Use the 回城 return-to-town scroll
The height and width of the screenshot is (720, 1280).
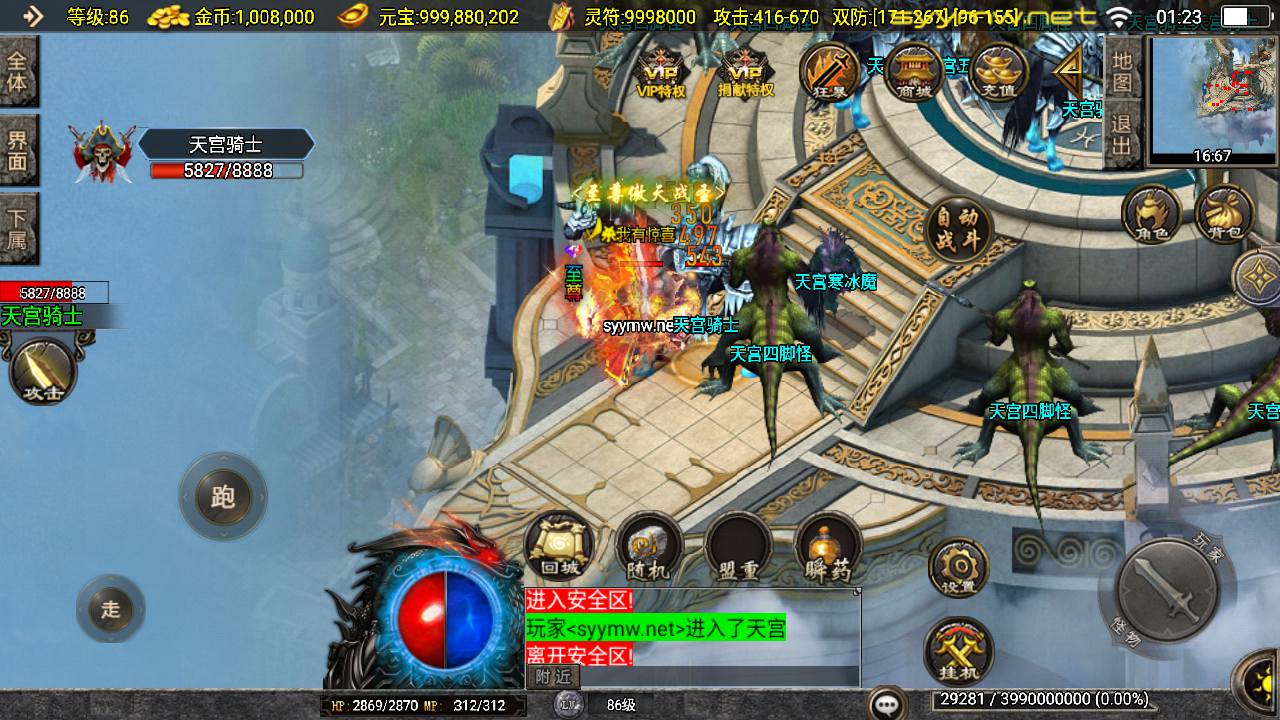click(x=559, y=547)
